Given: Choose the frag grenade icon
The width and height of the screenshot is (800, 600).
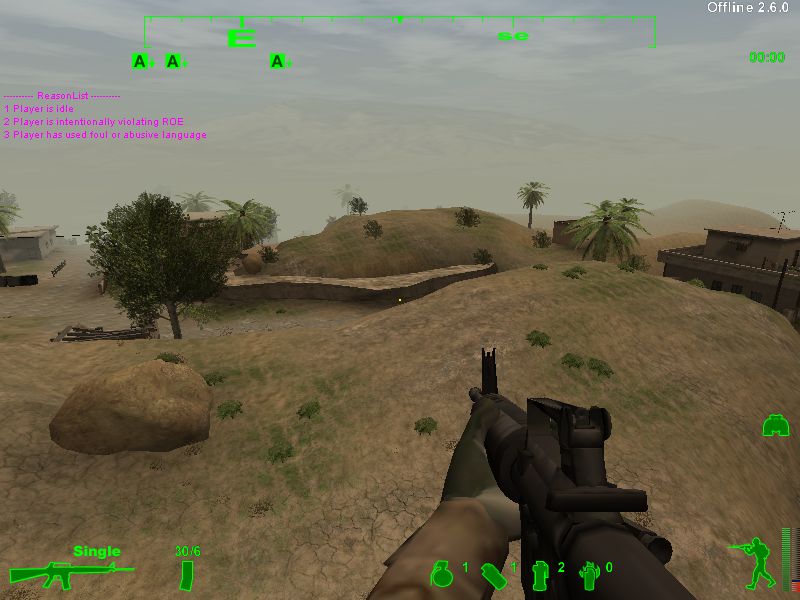Looking at the screenshot, I should point(441,573).
